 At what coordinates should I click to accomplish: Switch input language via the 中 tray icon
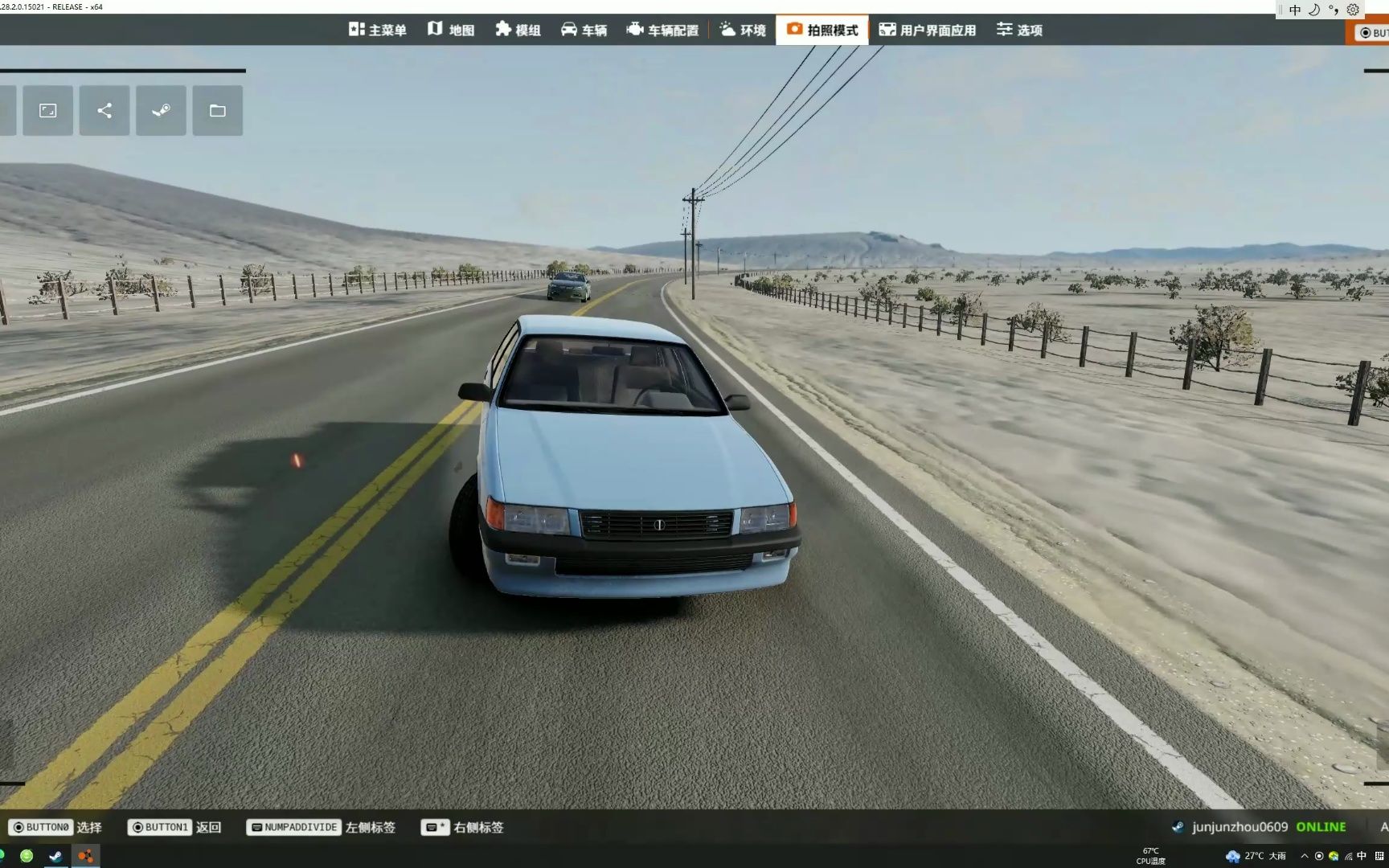tap(1294, 10)
